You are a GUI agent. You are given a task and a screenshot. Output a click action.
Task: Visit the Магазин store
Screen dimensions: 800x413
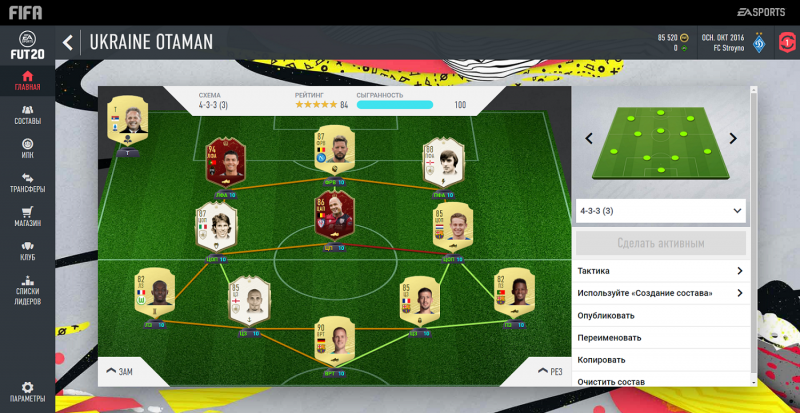pos(27,216)
